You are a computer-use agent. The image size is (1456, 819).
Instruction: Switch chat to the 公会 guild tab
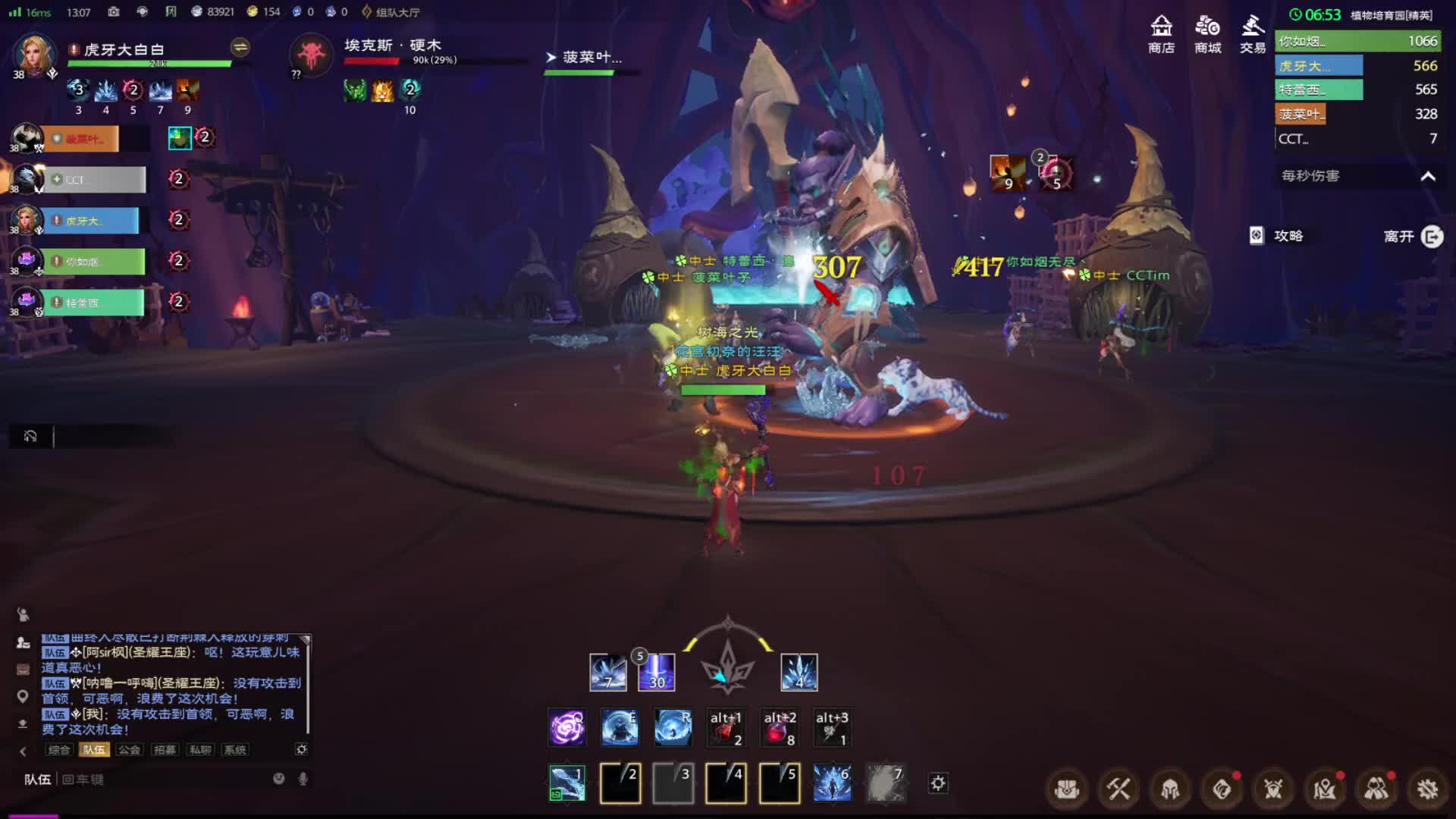(130, 750)
